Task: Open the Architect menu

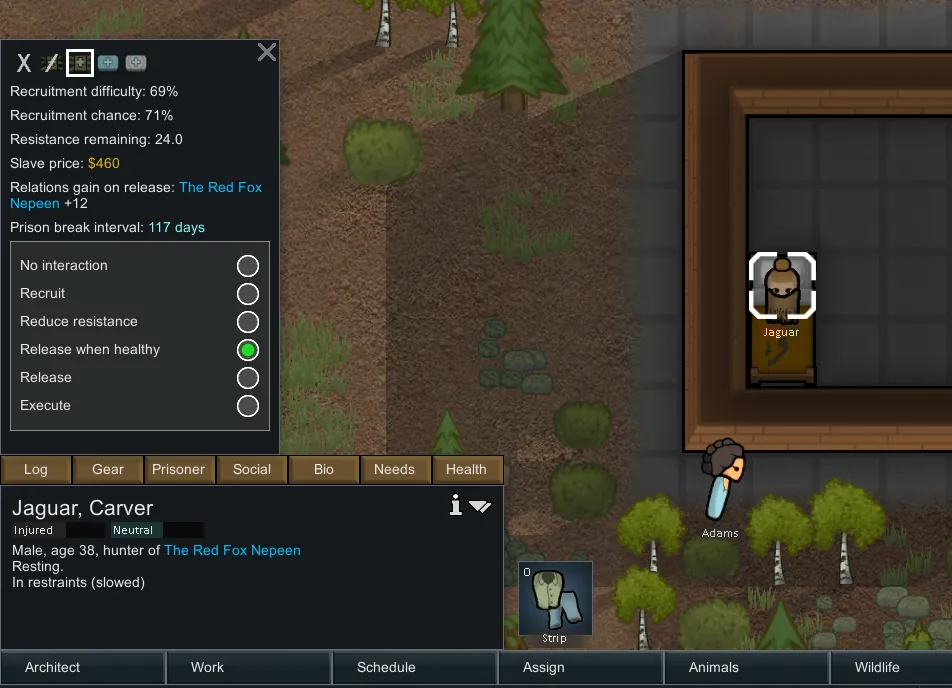Action: (53, 668)
